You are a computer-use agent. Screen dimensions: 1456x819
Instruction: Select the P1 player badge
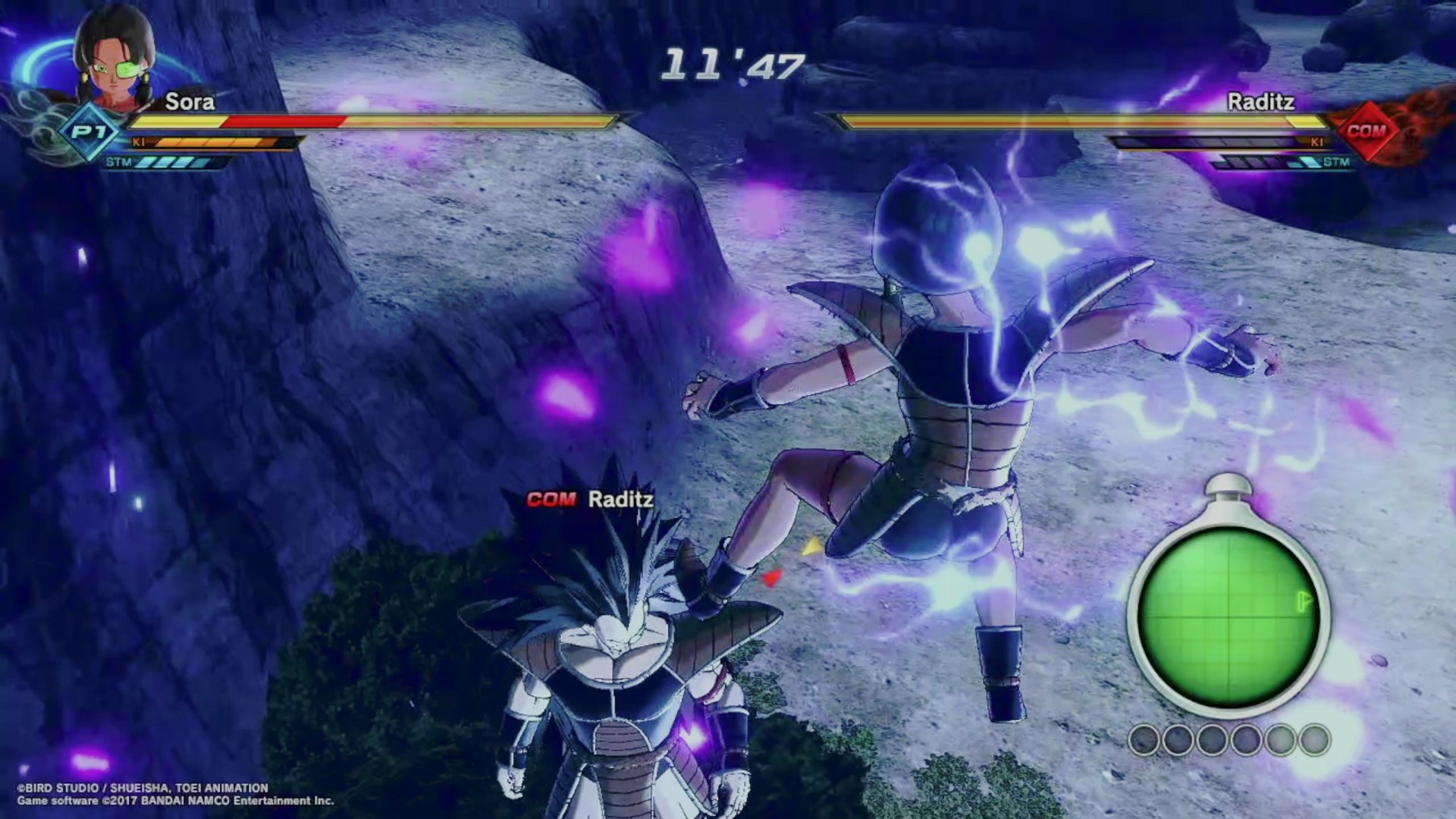click(x=89, y=133)
